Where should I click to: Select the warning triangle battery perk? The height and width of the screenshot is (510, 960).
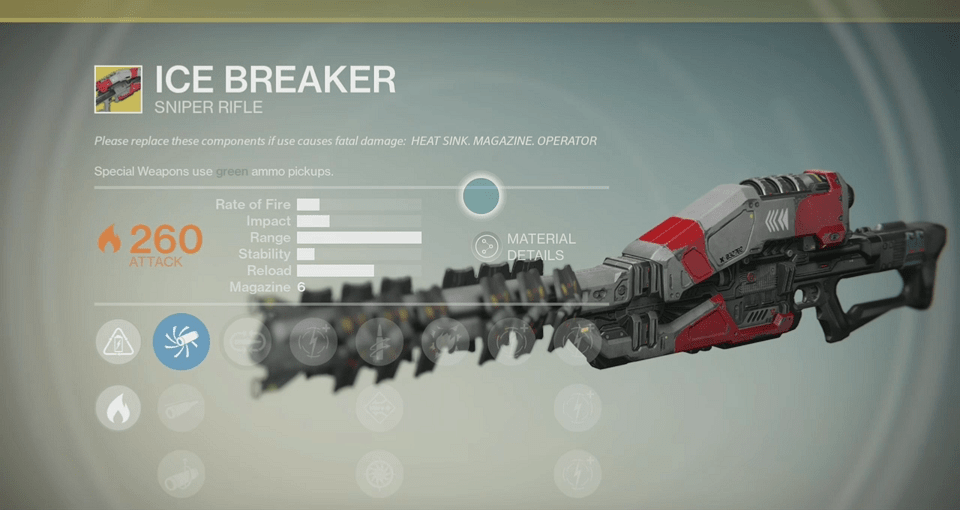tap(118, 342)
